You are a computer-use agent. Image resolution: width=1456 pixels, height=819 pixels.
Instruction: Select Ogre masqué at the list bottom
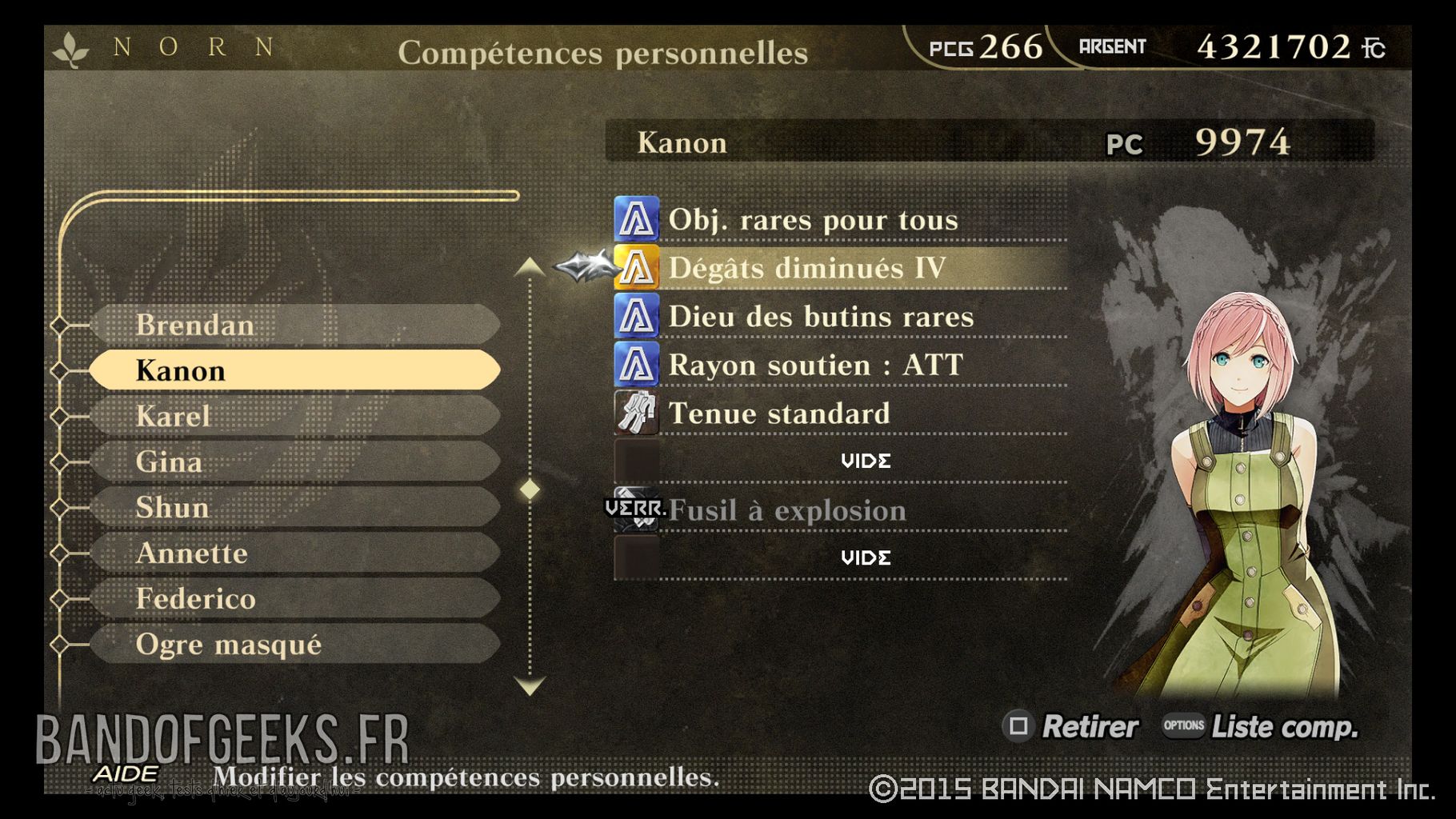coord(296,644)
